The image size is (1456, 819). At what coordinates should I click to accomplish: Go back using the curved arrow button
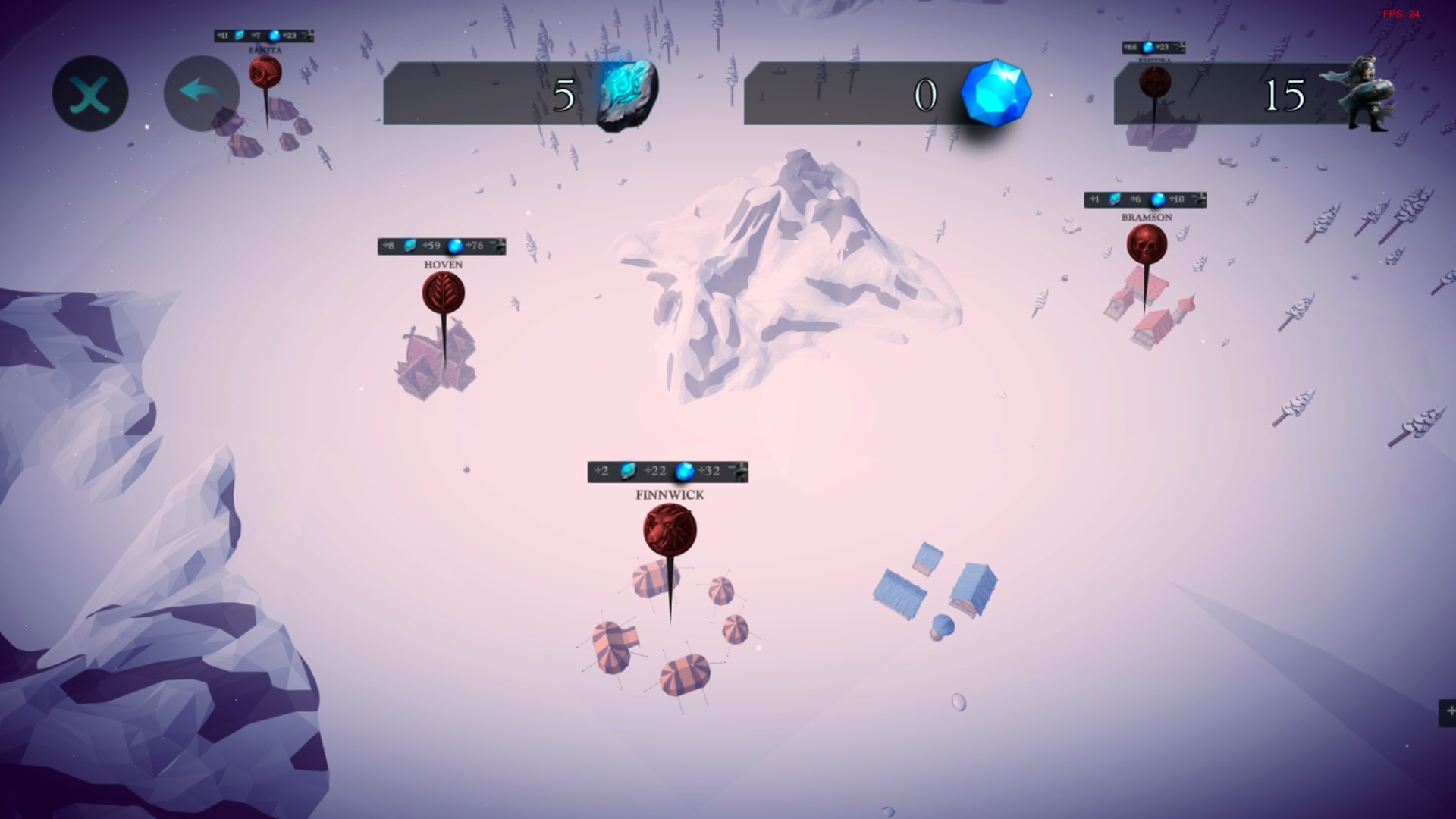pos(201,94)
